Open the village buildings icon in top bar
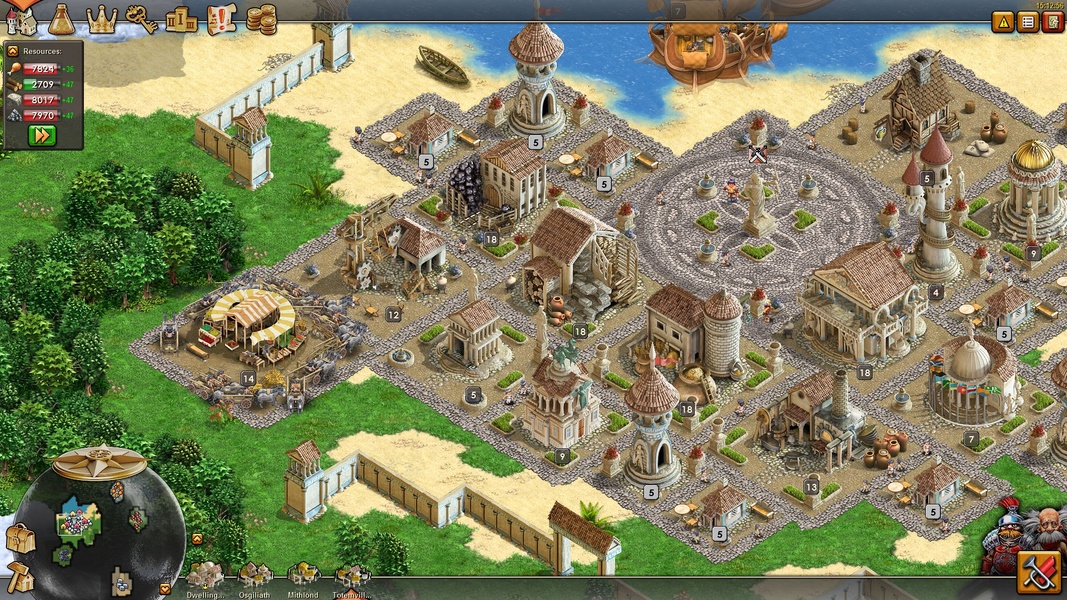Viewport: 1067px width, 600px height. click(21, 19)
